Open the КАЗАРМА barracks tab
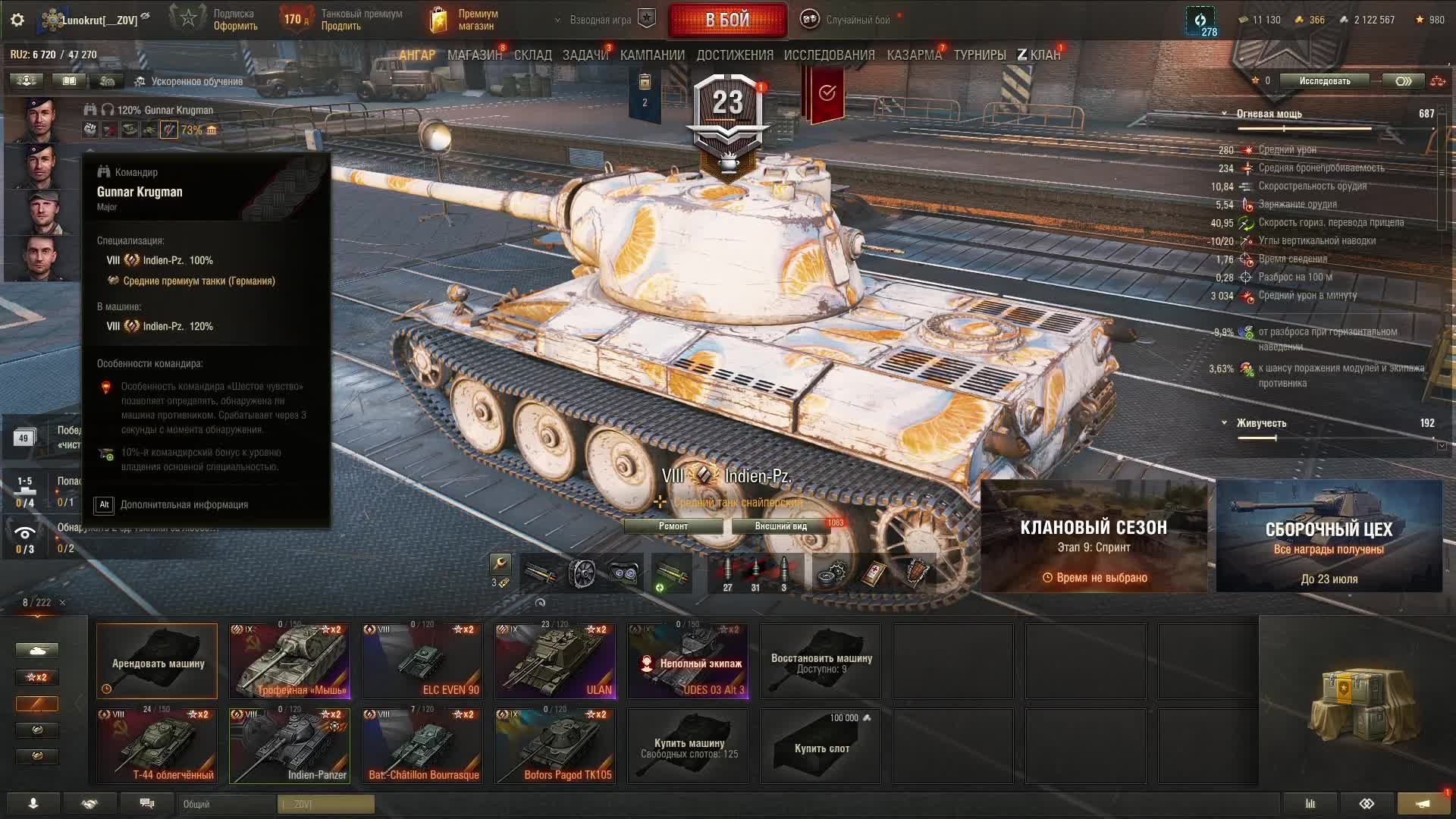 click(x=914, y=55)
